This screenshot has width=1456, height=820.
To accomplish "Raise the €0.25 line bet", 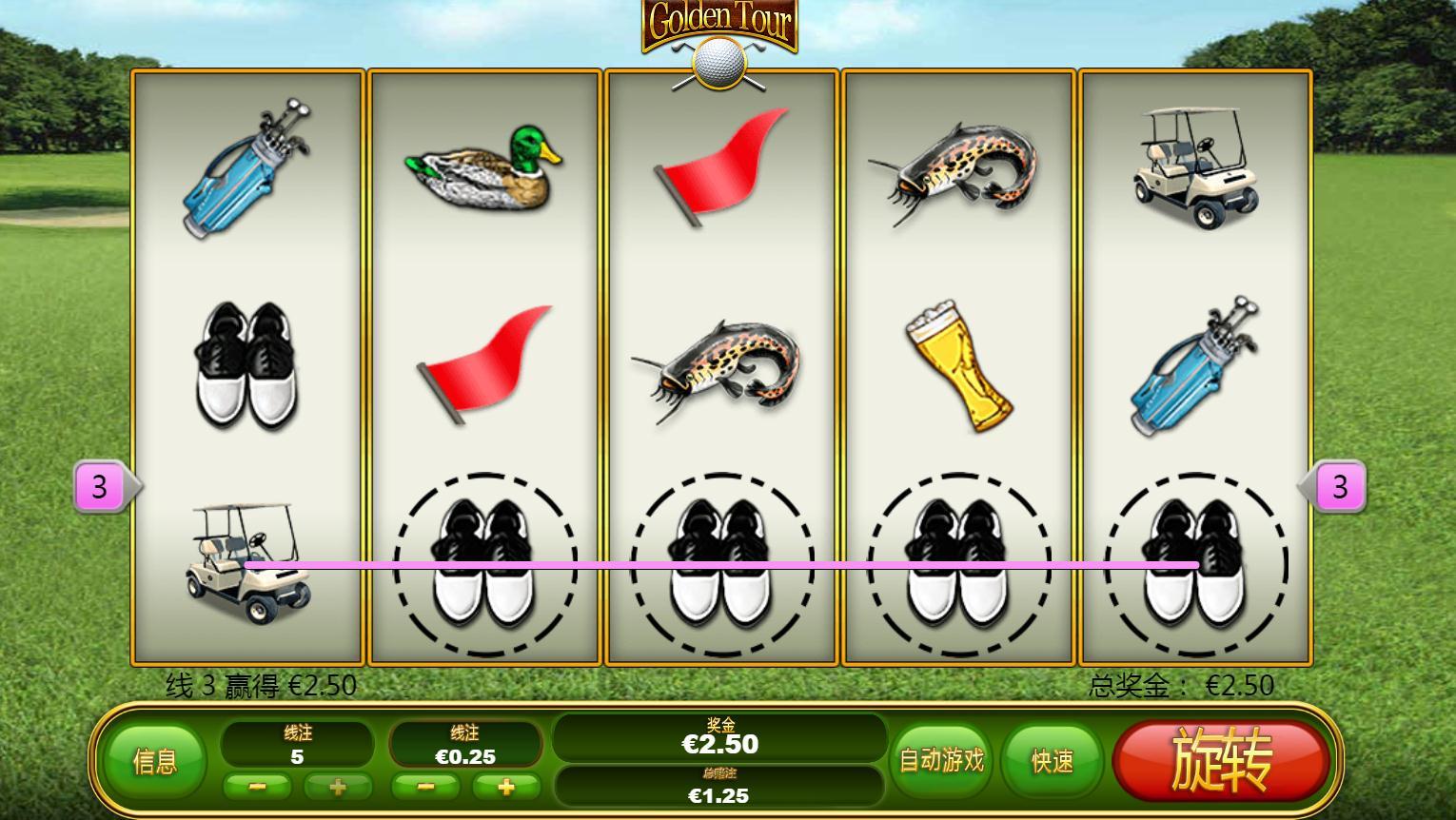I will pyautogui.click(x=506, y=787).
